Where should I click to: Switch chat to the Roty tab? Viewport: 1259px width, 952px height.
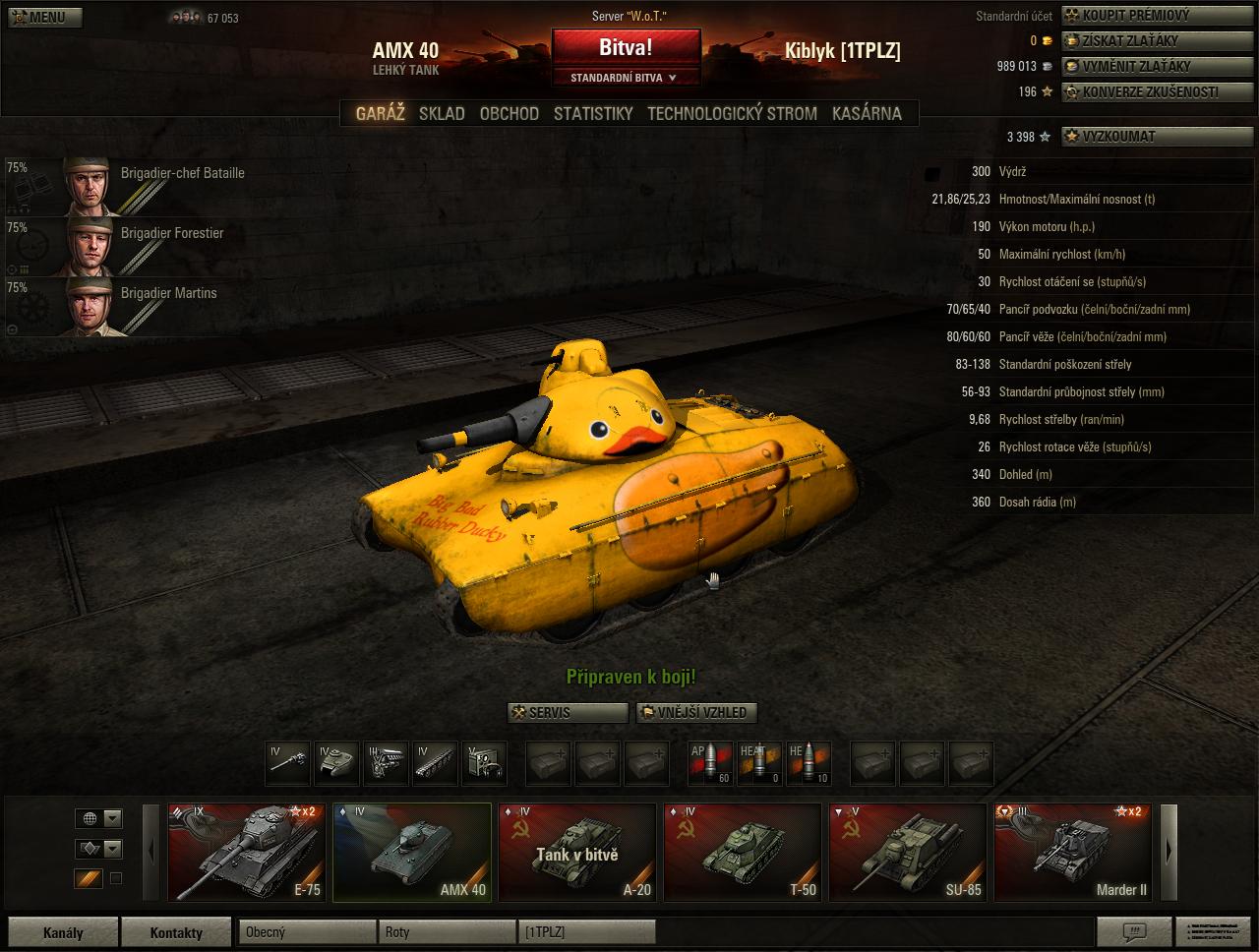[x=448, y=932]
